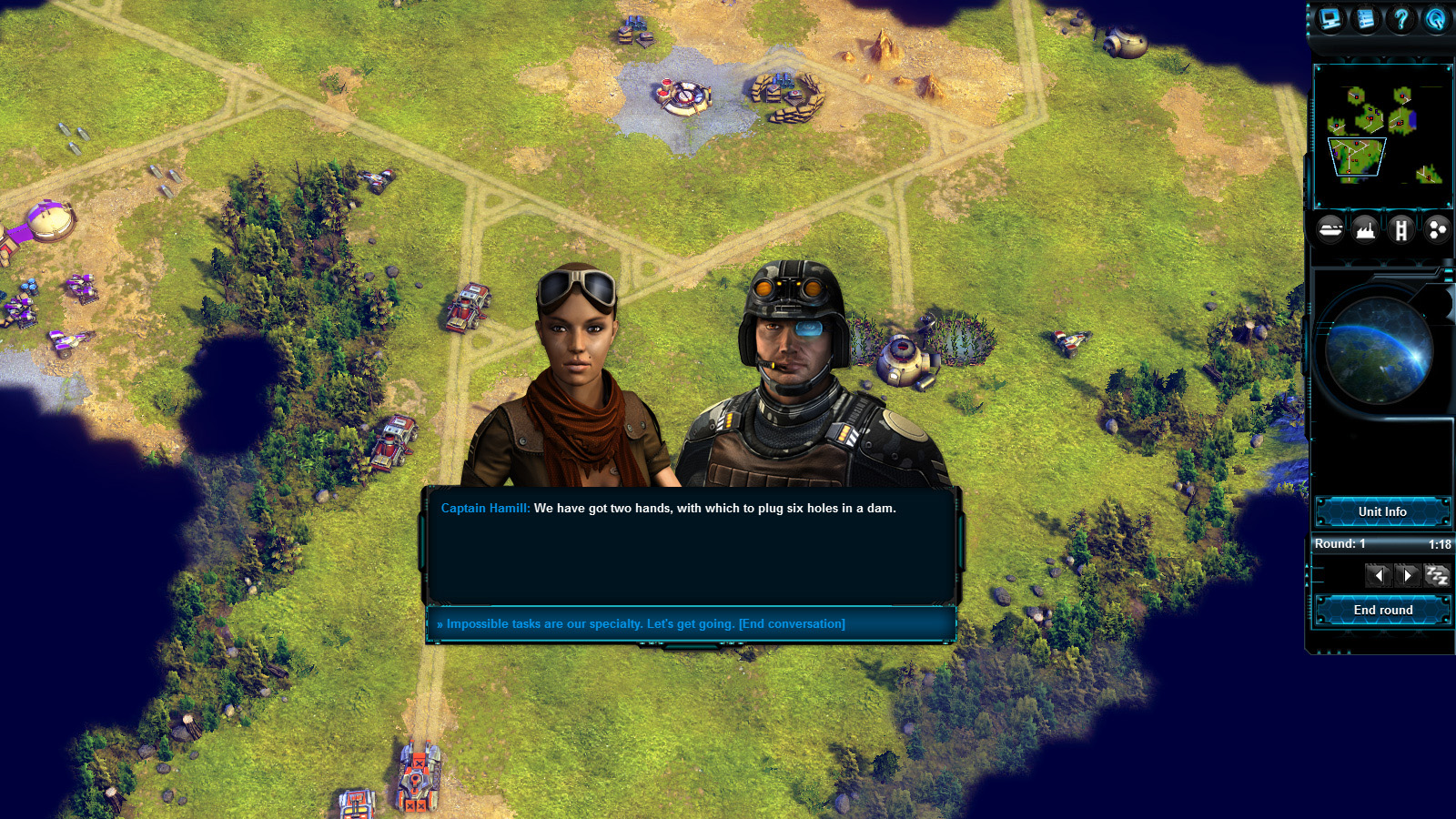Open the system/display settings icon

click(1330, 20)
